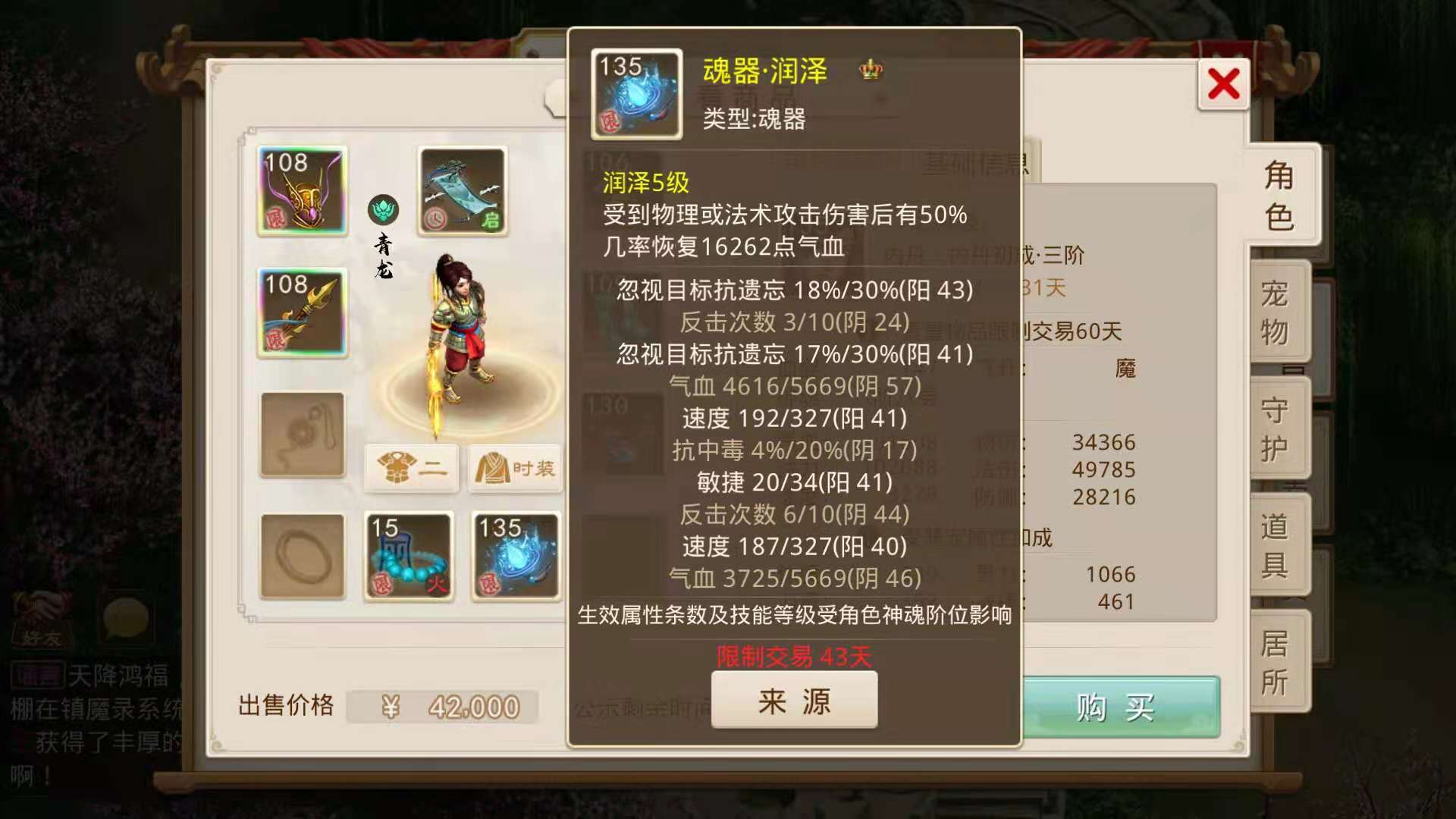
Task: Click the crown icon next to 魂器·润泽
Action: [x=871, y=71]
